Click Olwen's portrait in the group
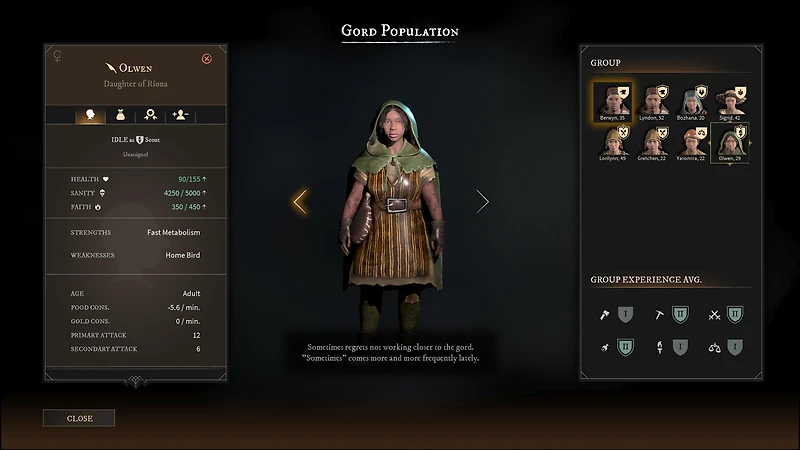800x450 pixels. pyautogui.click(x=729, y=141)
